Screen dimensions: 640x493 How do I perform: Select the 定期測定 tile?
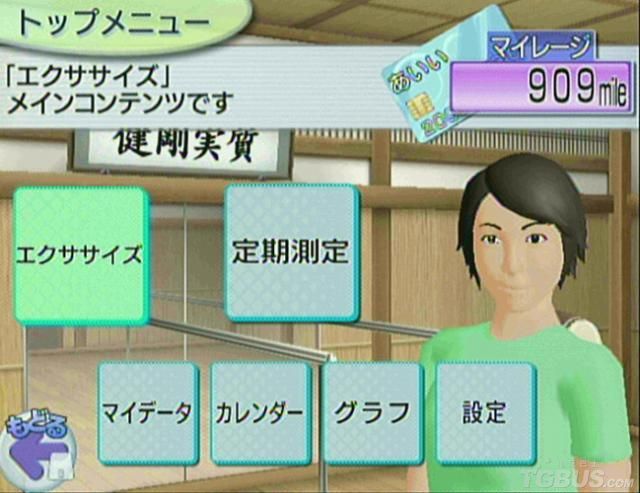click(x=291, y=251)
